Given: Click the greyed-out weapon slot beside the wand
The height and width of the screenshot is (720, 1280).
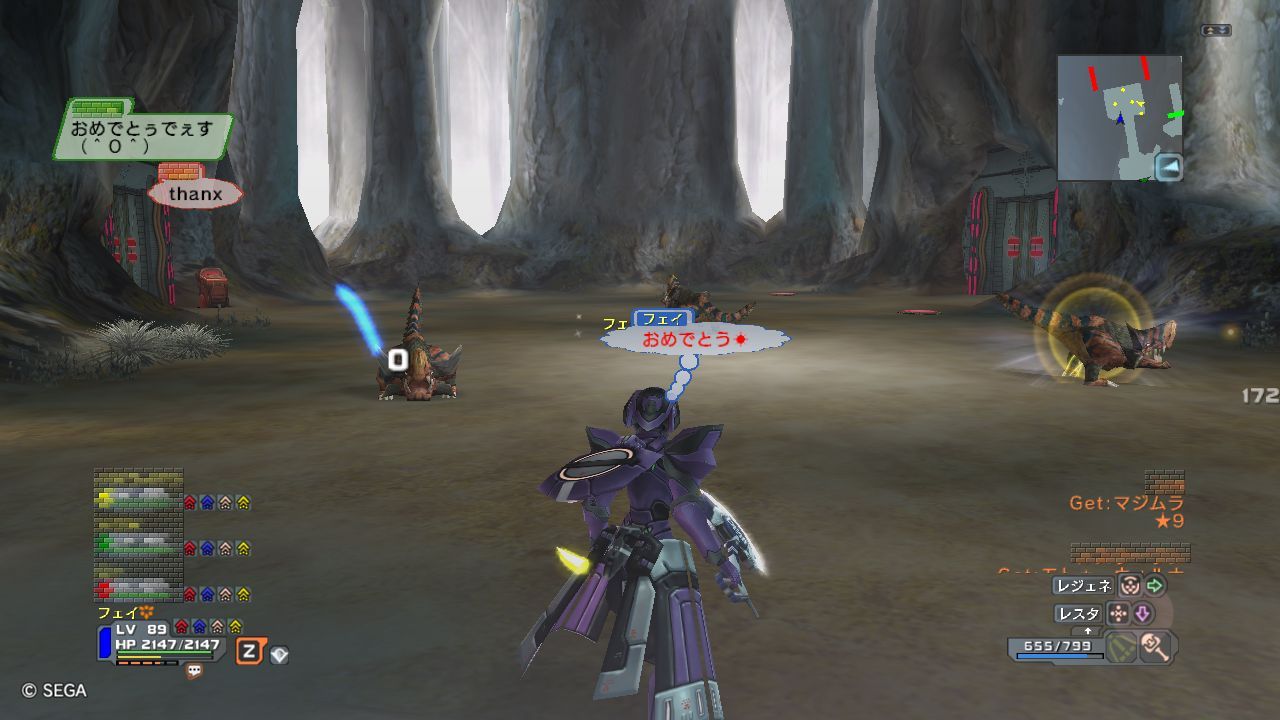Looking at the screenshot, I should [1122, 647].
